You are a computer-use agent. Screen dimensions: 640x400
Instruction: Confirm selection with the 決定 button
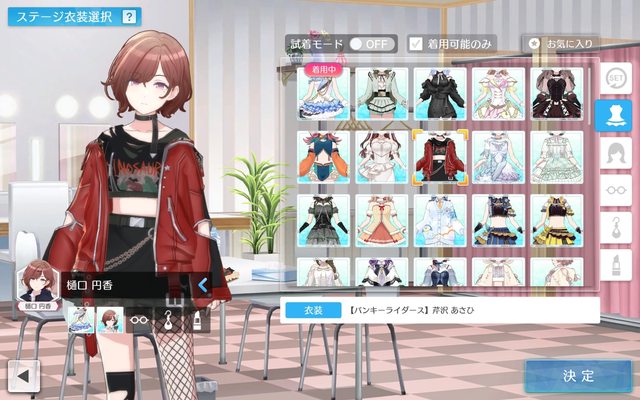coord(578,376)
